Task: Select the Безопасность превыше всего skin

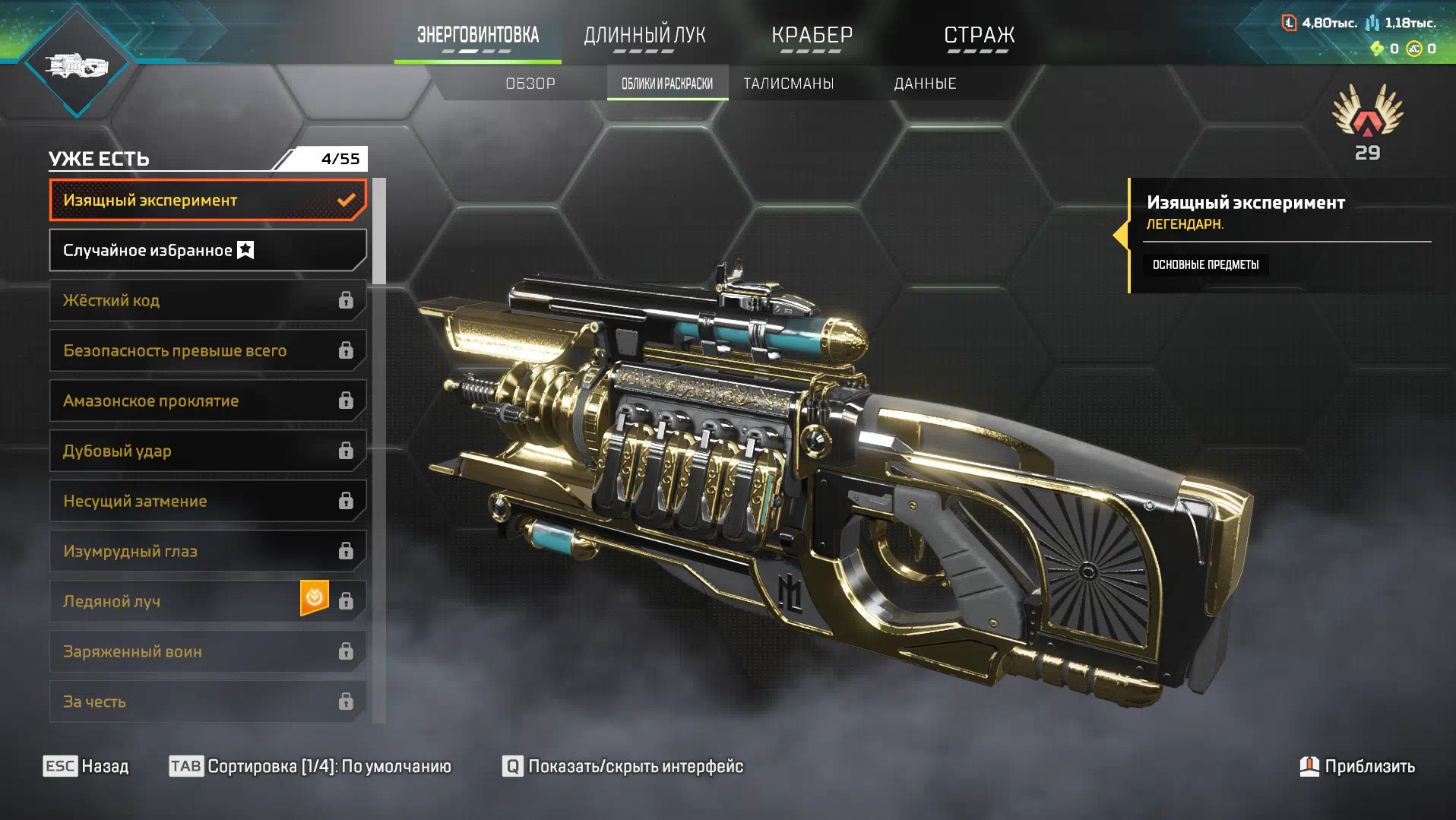Action: point(207,350)
